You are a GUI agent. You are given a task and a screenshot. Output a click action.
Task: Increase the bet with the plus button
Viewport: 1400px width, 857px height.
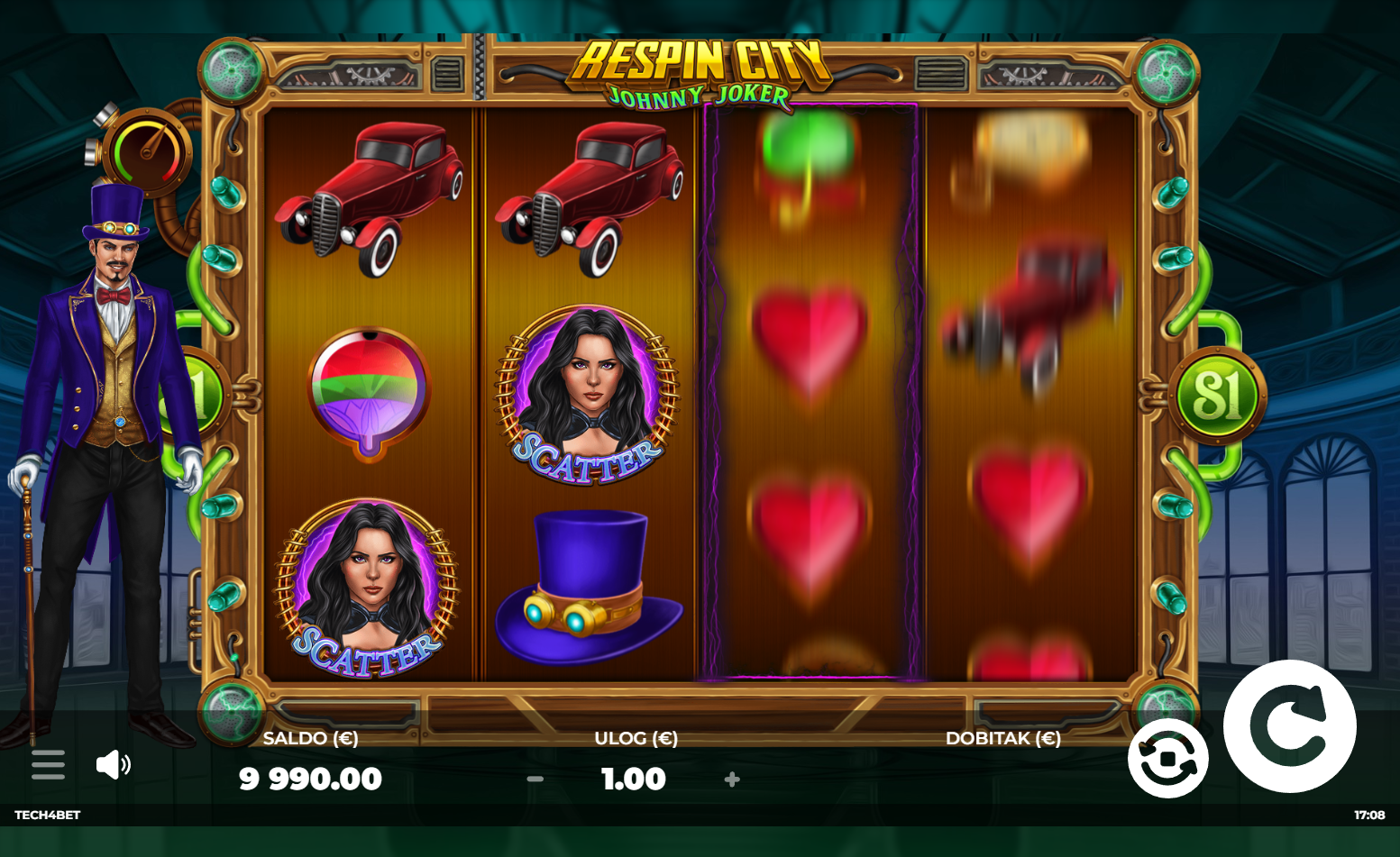pos(732,780)
